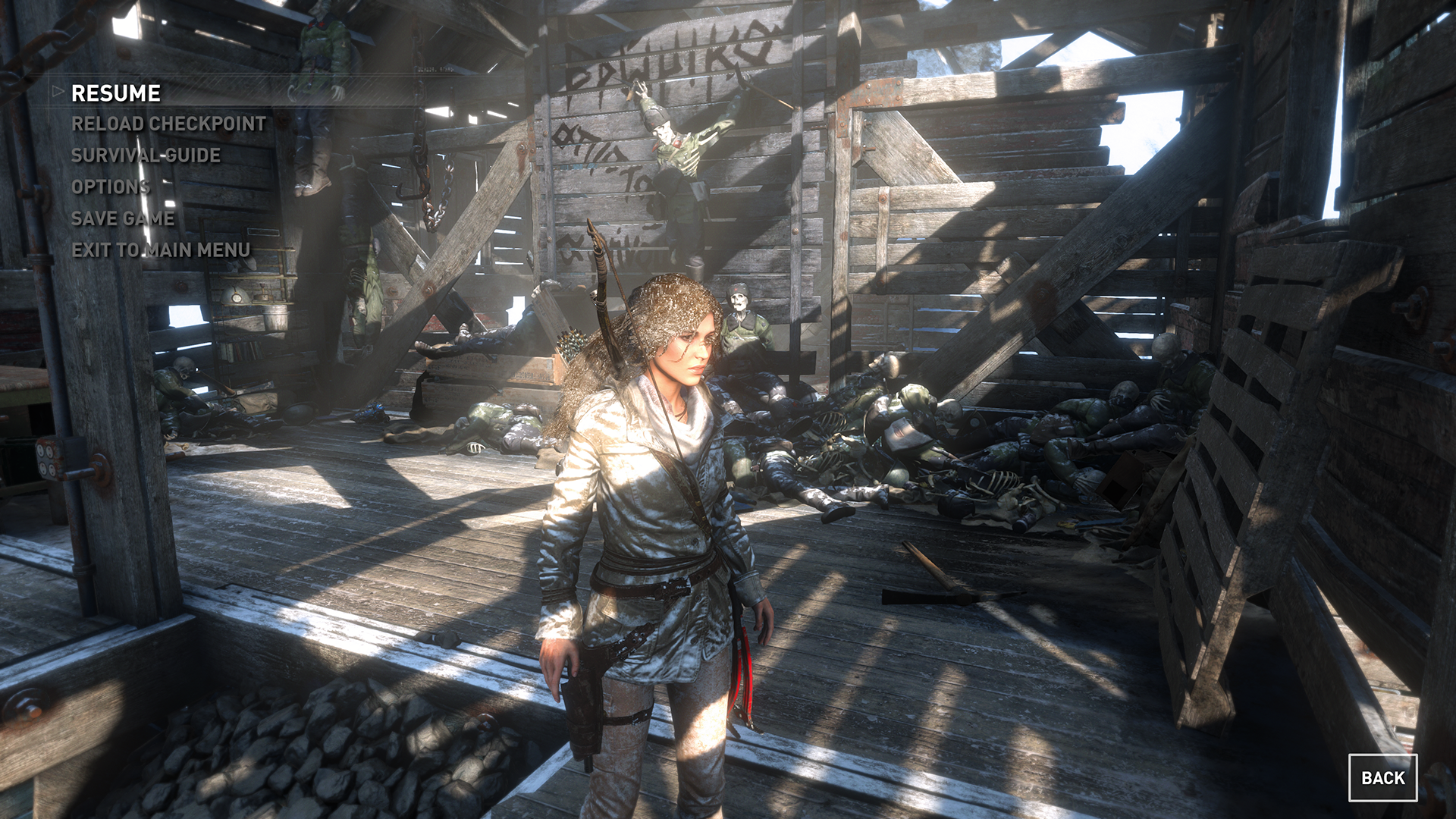Select Save Game

(123, 218)
